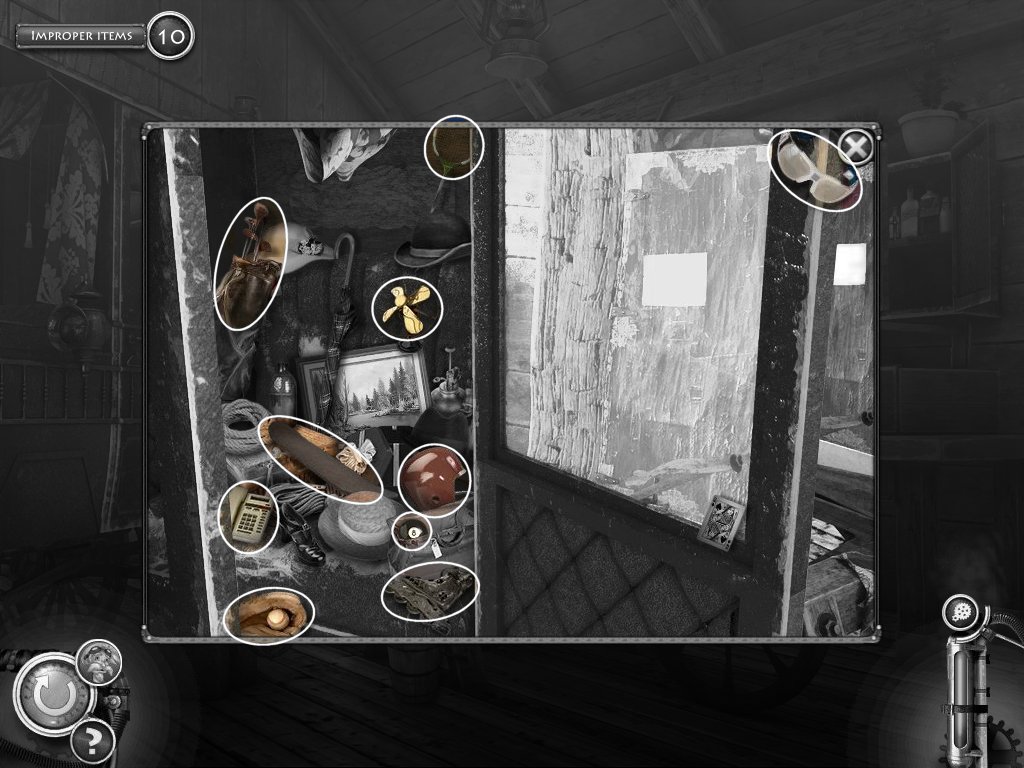Select the circled golf bag
The height and width of the screenshot is (768, 1024).
250,263
